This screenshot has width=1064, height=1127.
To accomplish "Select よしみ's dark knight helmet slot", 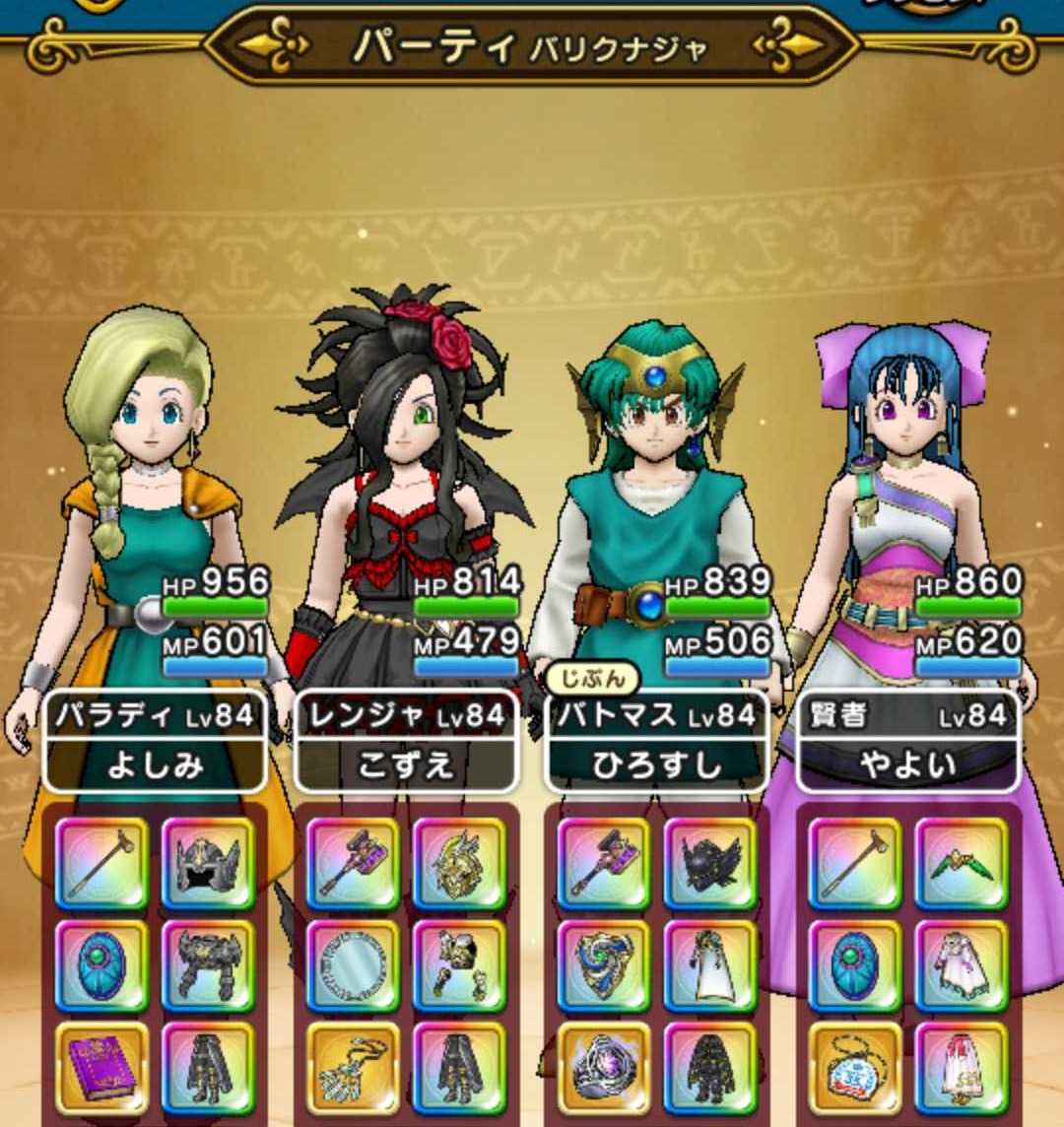I will click(208, 863).
